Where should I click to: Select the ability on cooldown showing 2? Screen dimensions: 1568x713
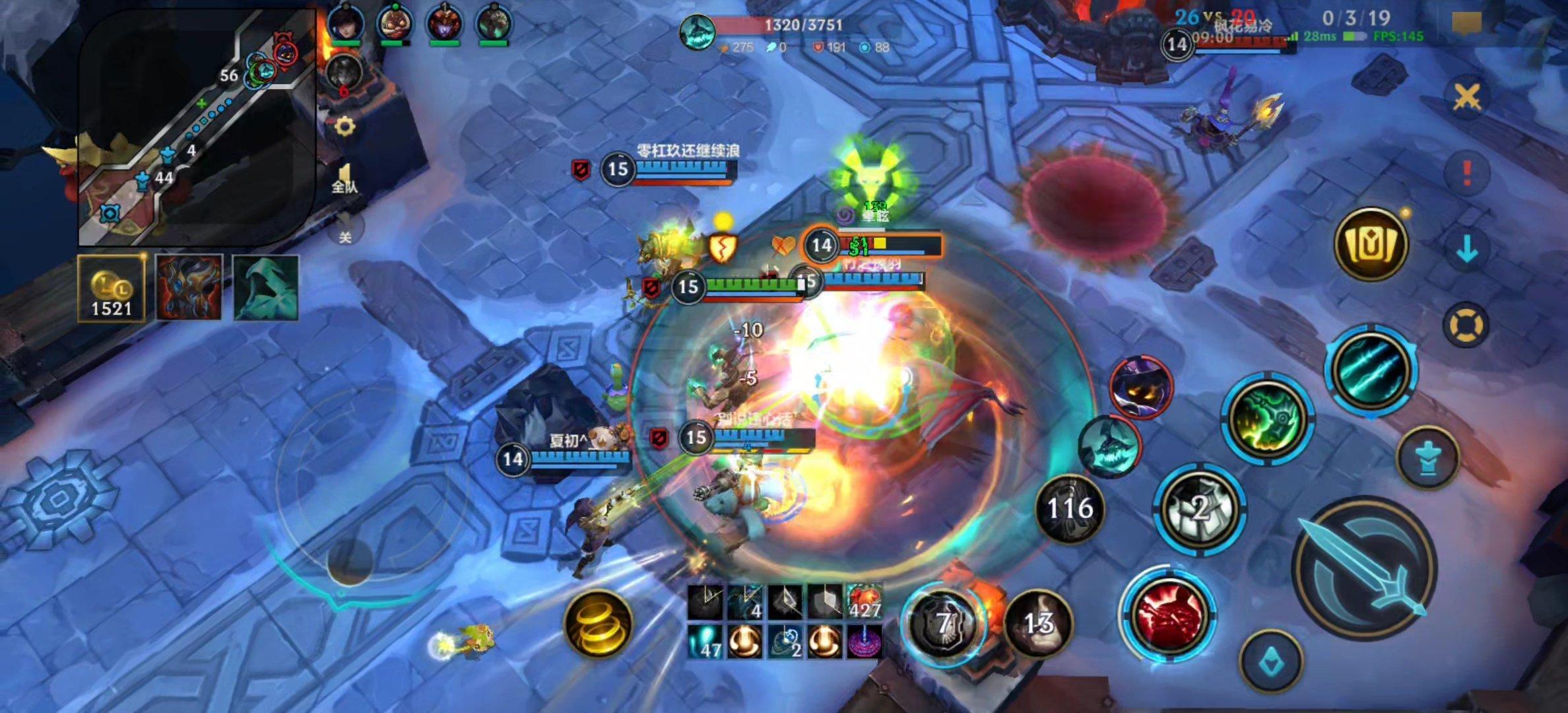tap(1200, 508)
